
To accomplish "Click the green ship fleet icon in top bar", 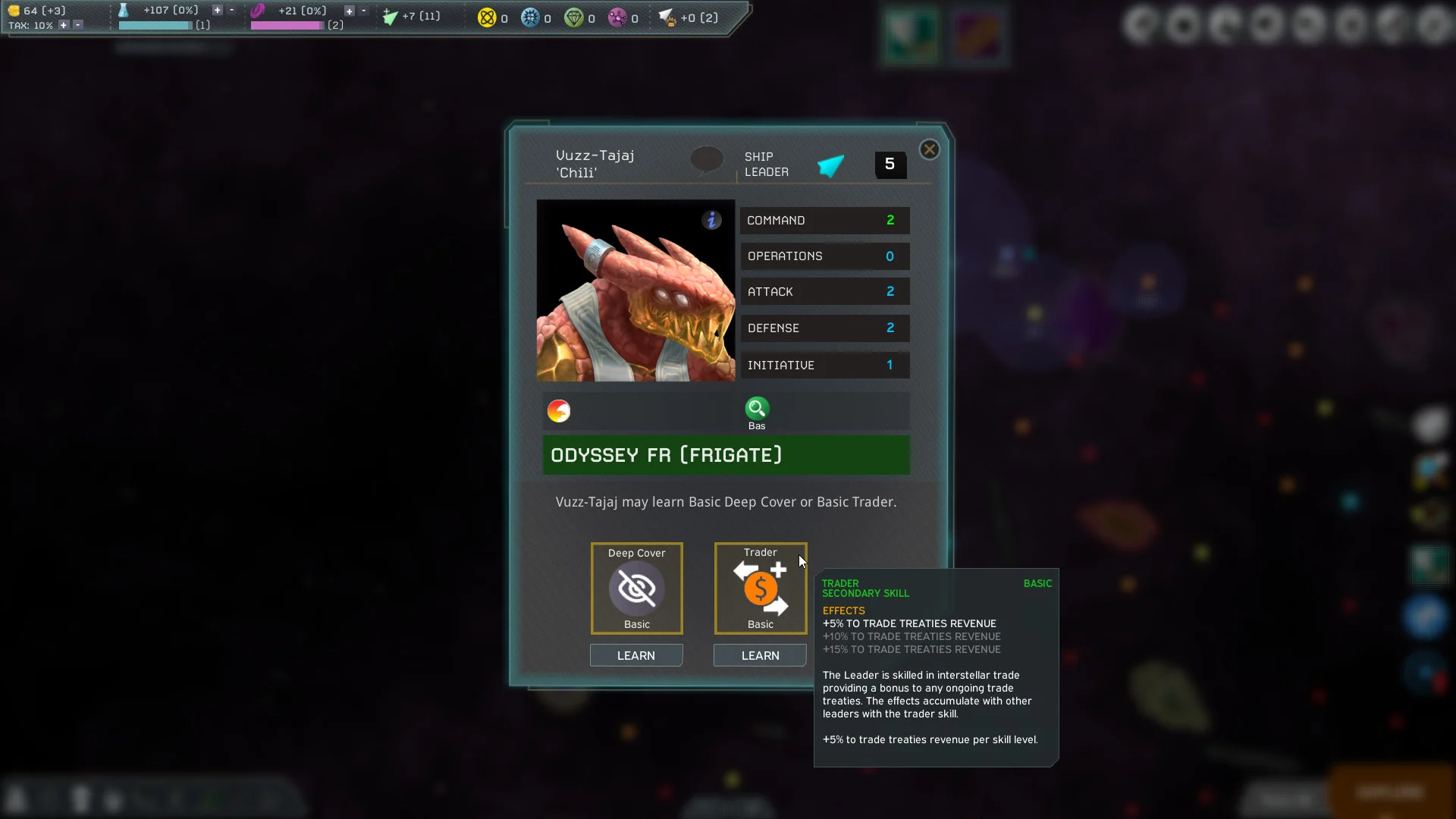I will (390, 17).
